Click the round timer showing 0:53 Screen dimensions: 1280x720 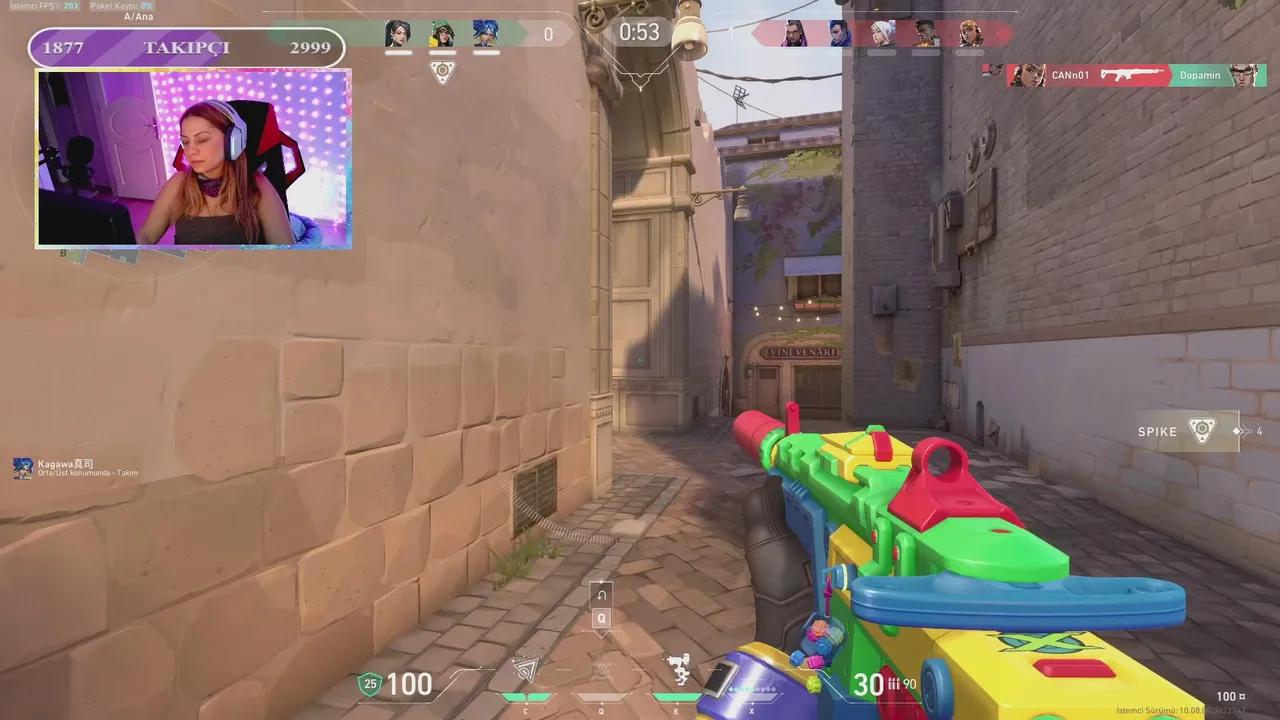(x=639, y=32)
